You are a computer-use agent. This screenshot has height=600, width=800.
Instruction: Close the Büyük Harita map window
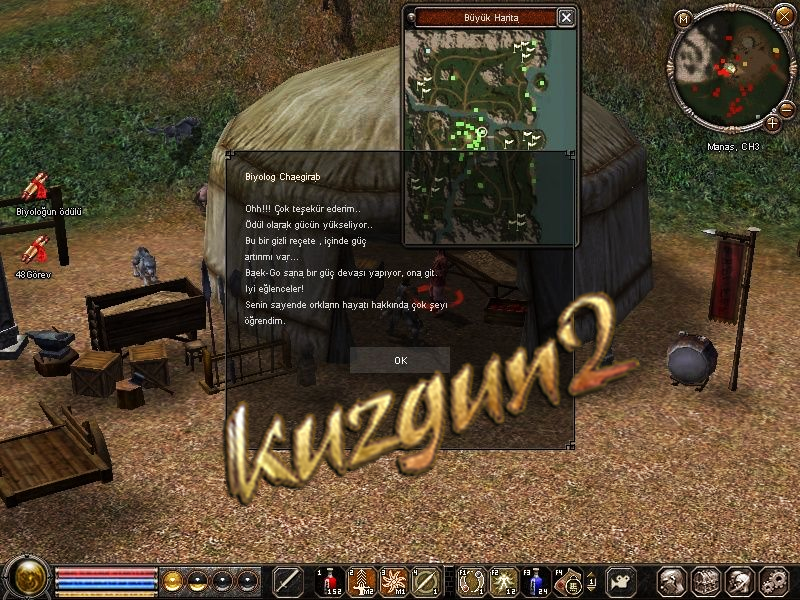566,17
